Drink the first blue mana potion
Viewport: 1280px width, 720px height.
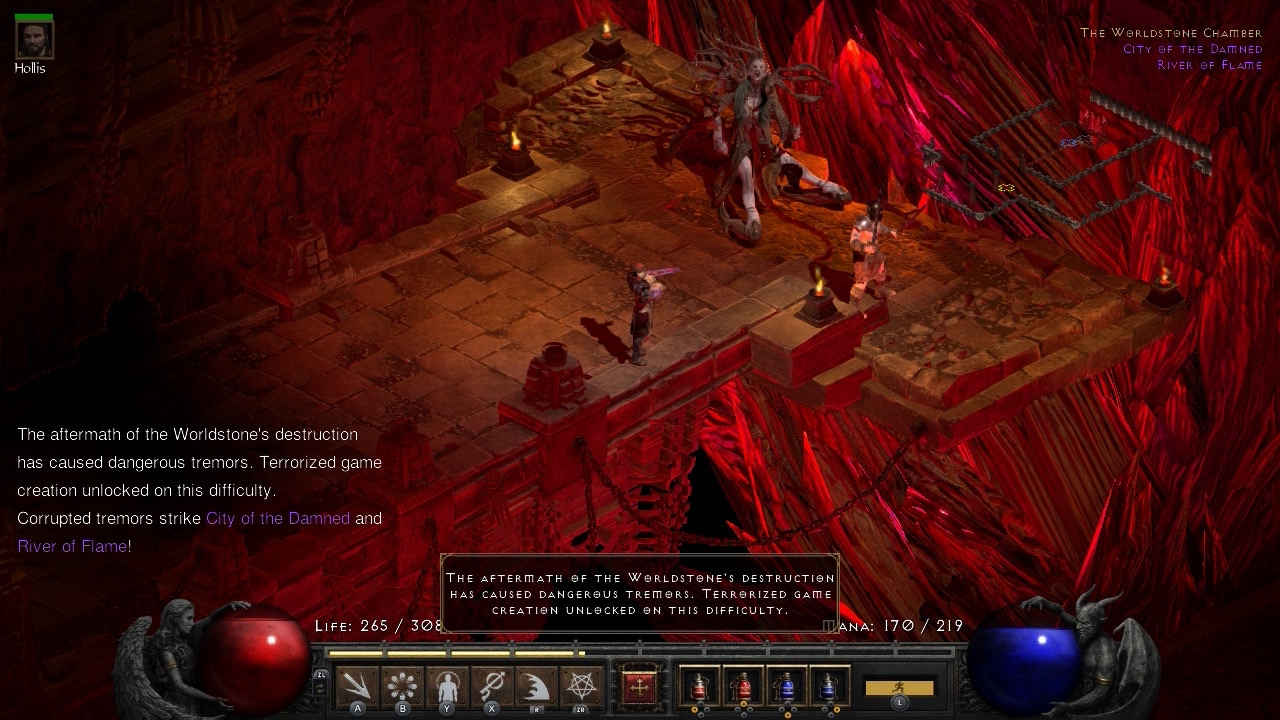[787, 687]
